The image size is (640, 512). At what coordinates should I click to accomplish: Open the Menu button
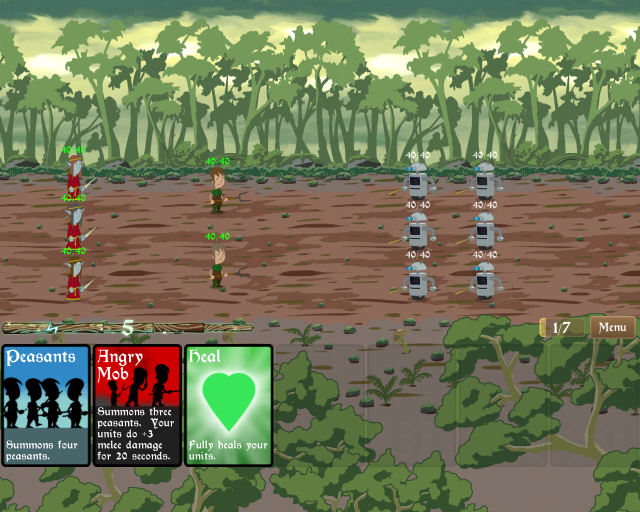coord(612,327)
